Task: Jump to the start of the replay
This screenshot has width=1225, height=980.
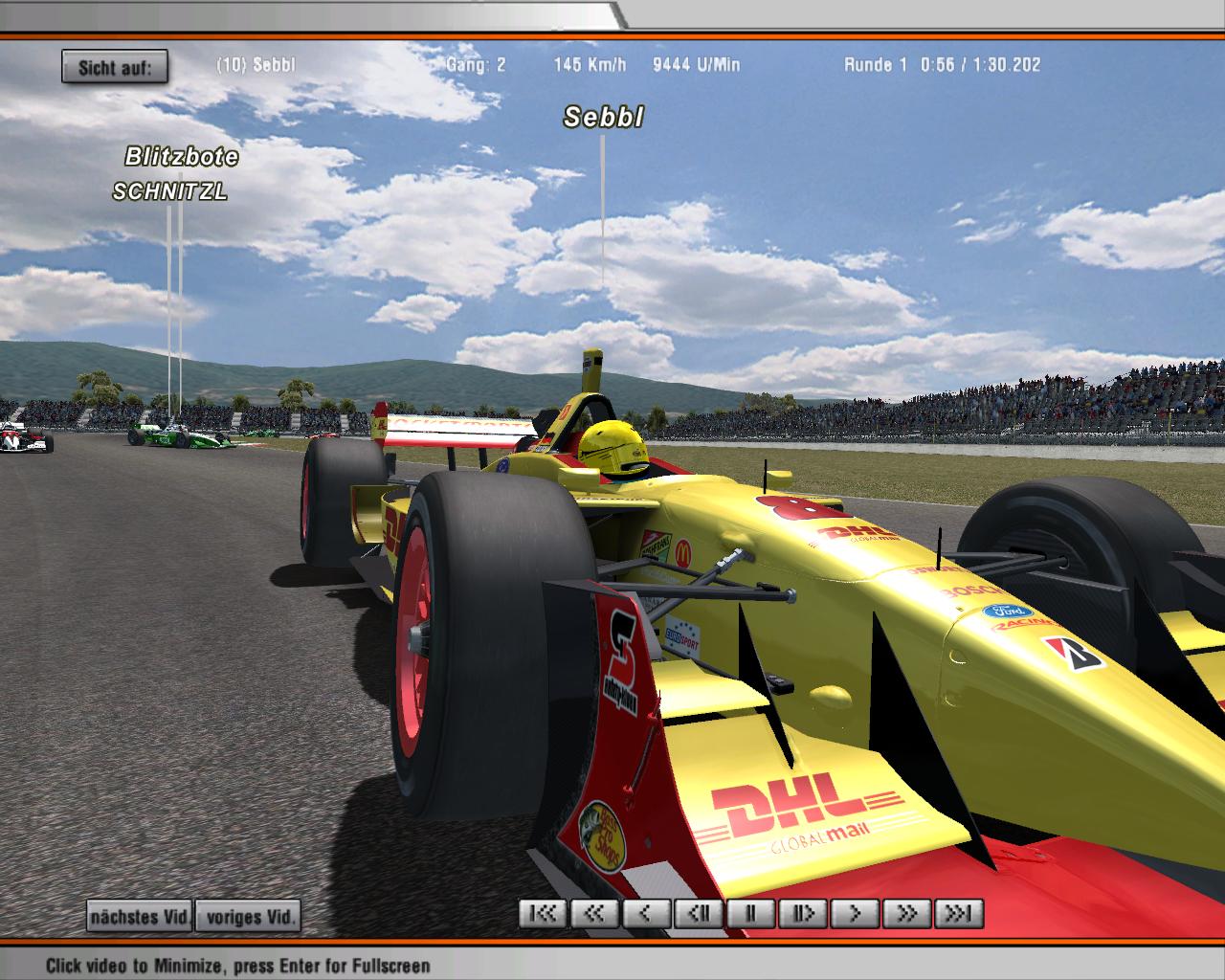Action: (544, 913)
